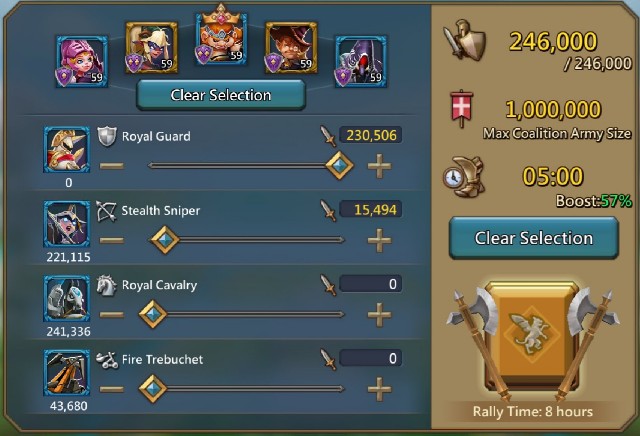640x436 pixels.
Task: Select the dark hooded hero portrait
Action: coord(360,58)
